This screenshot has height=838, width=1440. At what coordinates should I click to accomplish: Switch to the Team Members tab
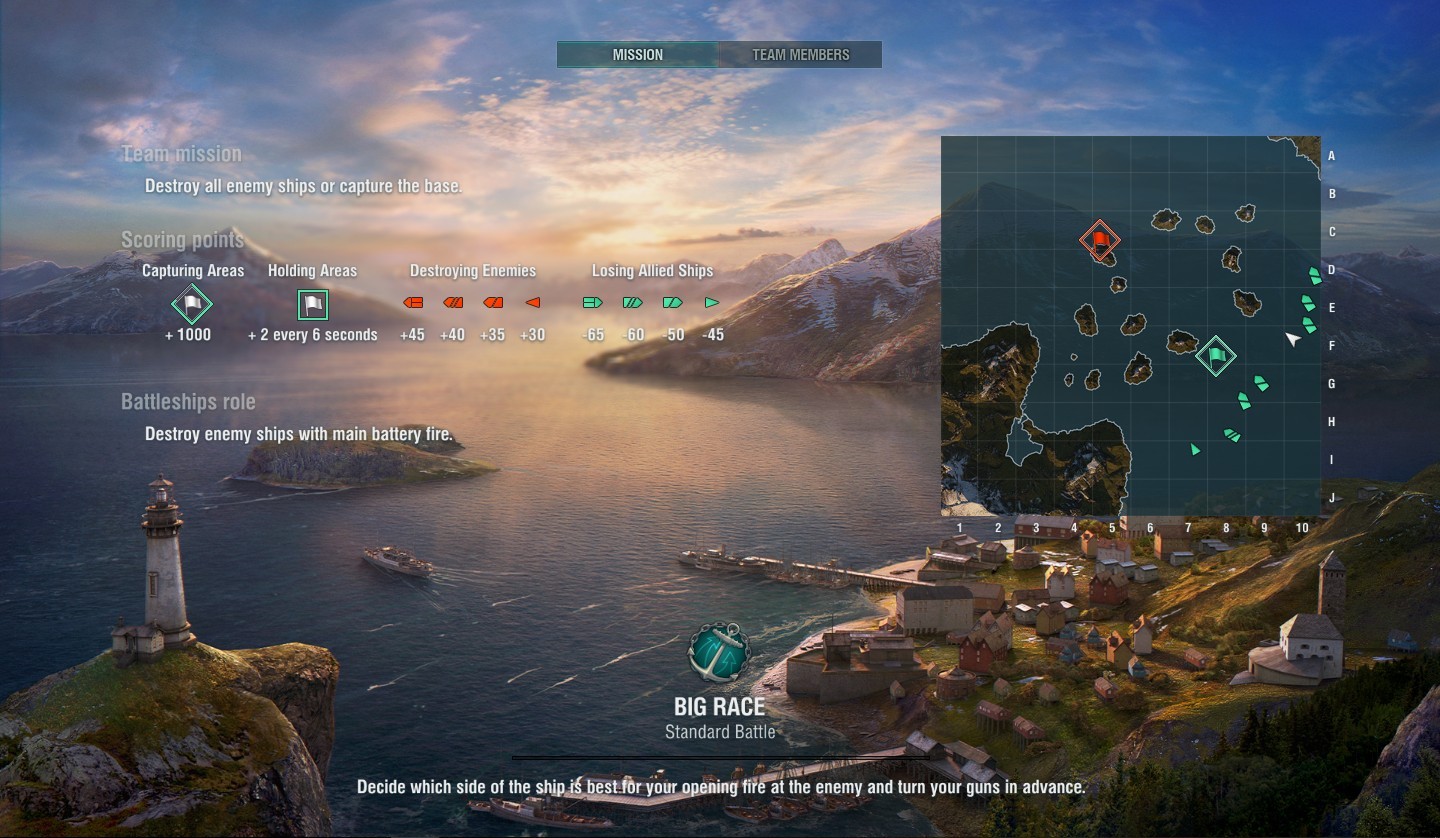pyautogui.click(x=800, y=55)
